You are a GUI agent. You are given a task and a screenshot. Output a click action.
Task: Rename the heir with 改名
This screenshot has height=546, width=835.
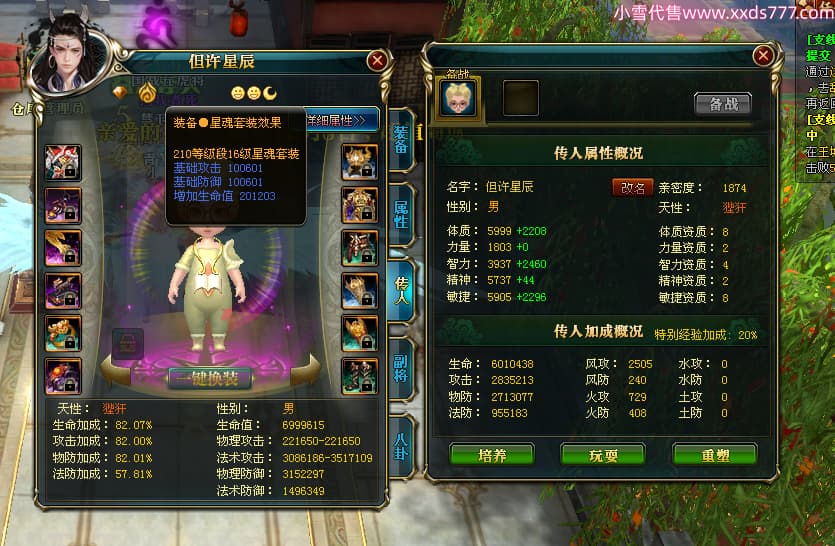[632, 187]
